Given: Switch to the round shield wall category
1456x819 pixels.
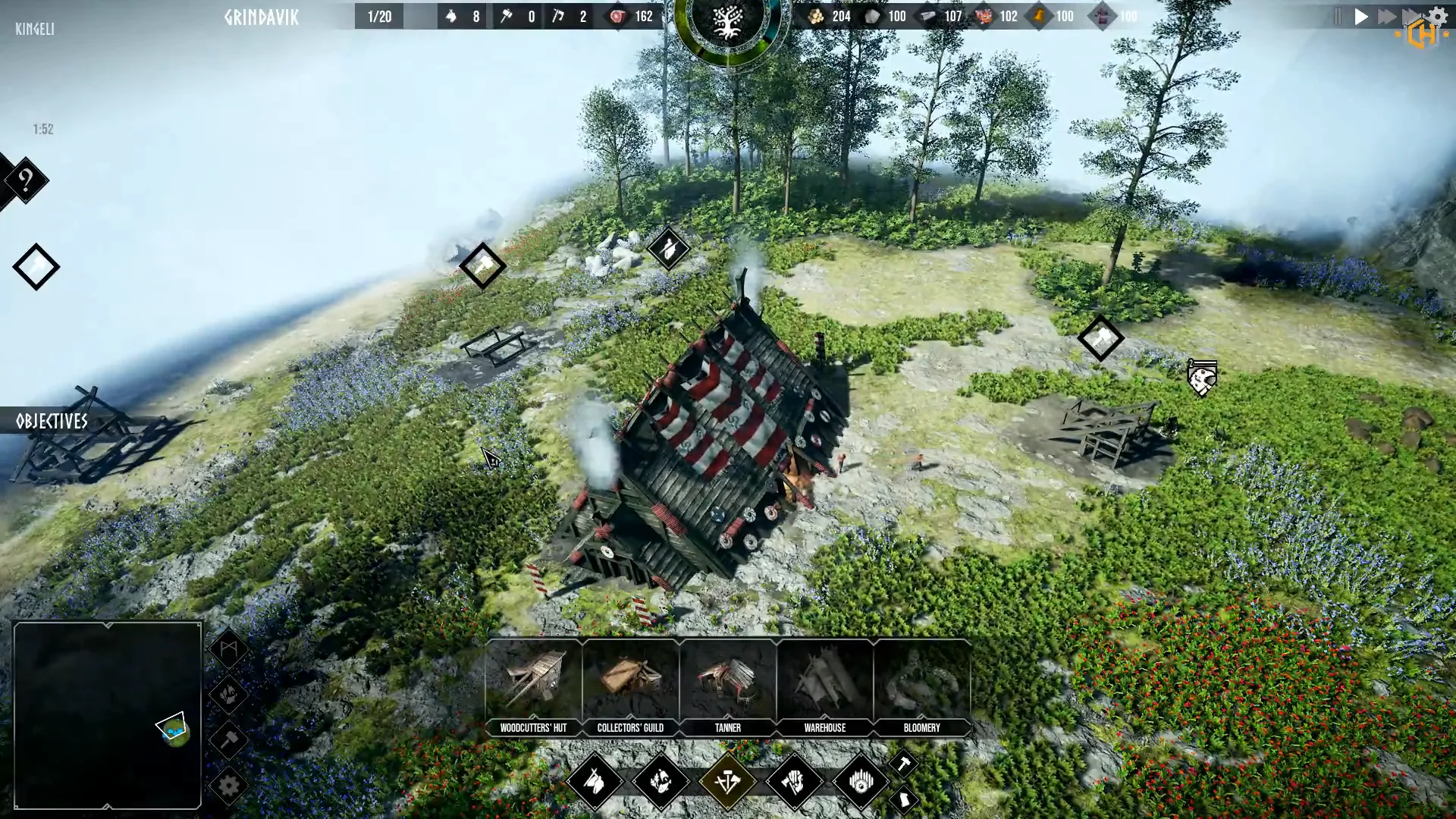Looking at the screenshot, I should pos(861,781).
